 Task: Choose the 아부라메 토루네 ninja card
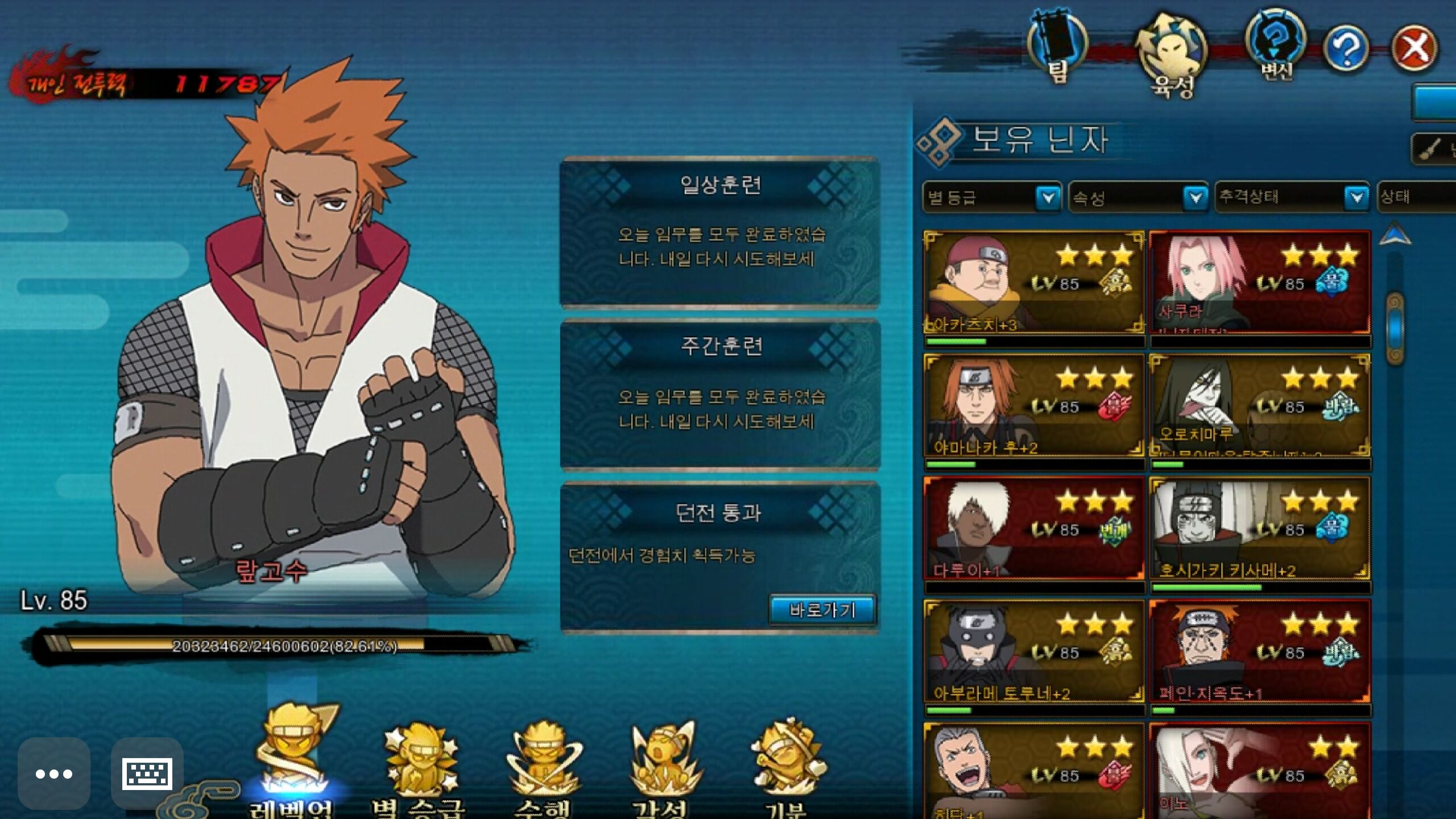coord(1033,651)
